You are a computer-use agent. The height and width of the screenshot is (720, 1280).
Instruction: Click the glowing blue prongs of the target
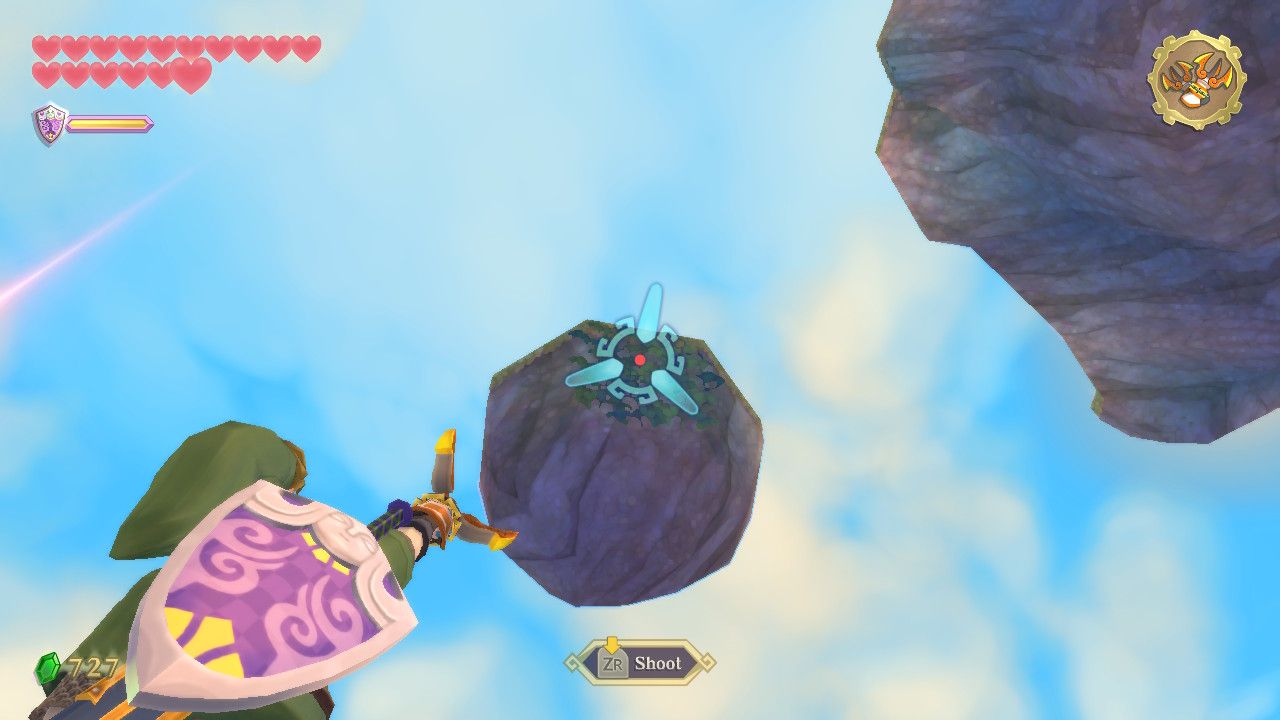coord(650,310)
